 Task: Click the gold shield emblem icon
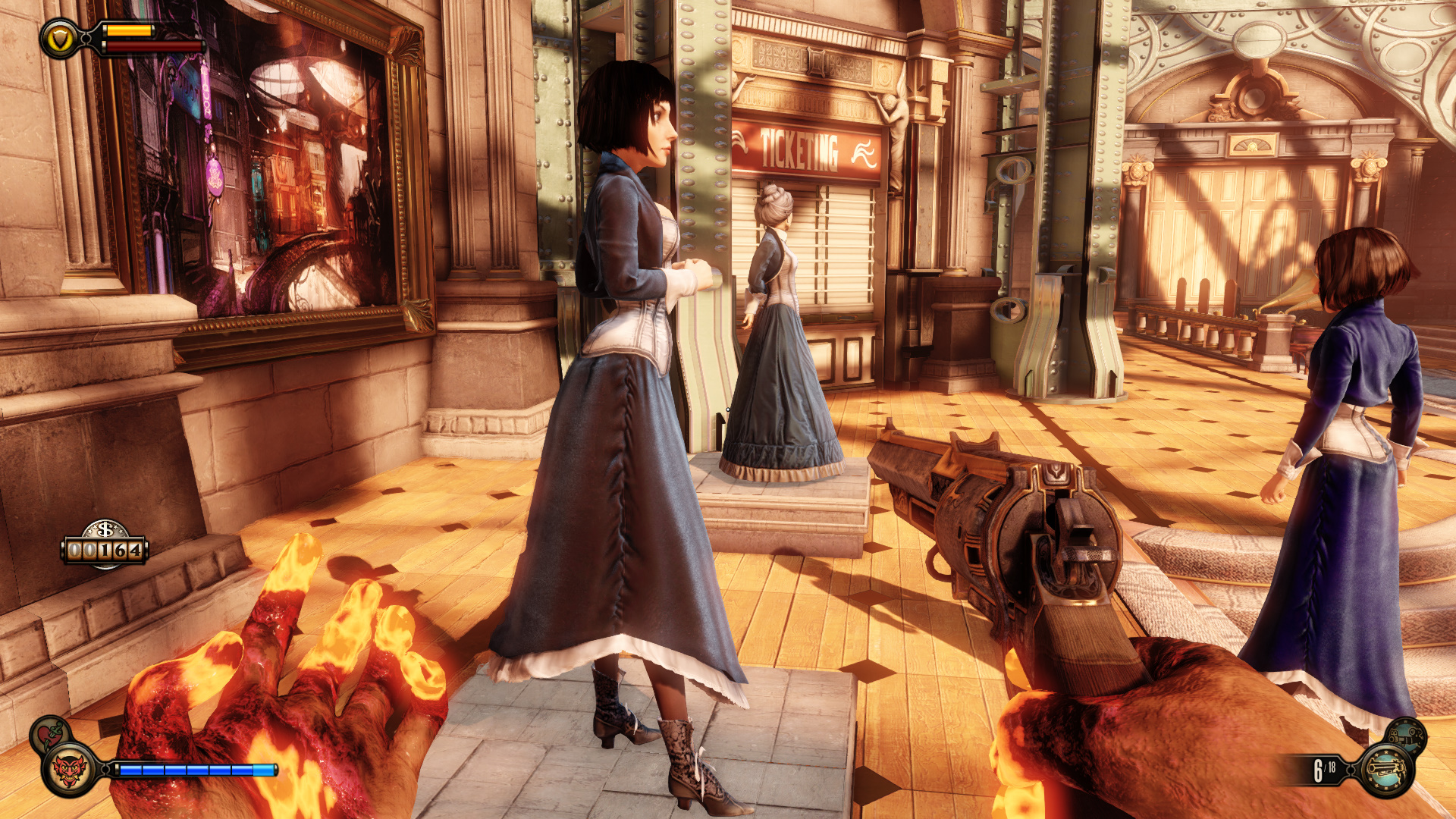tap(59, 39)
